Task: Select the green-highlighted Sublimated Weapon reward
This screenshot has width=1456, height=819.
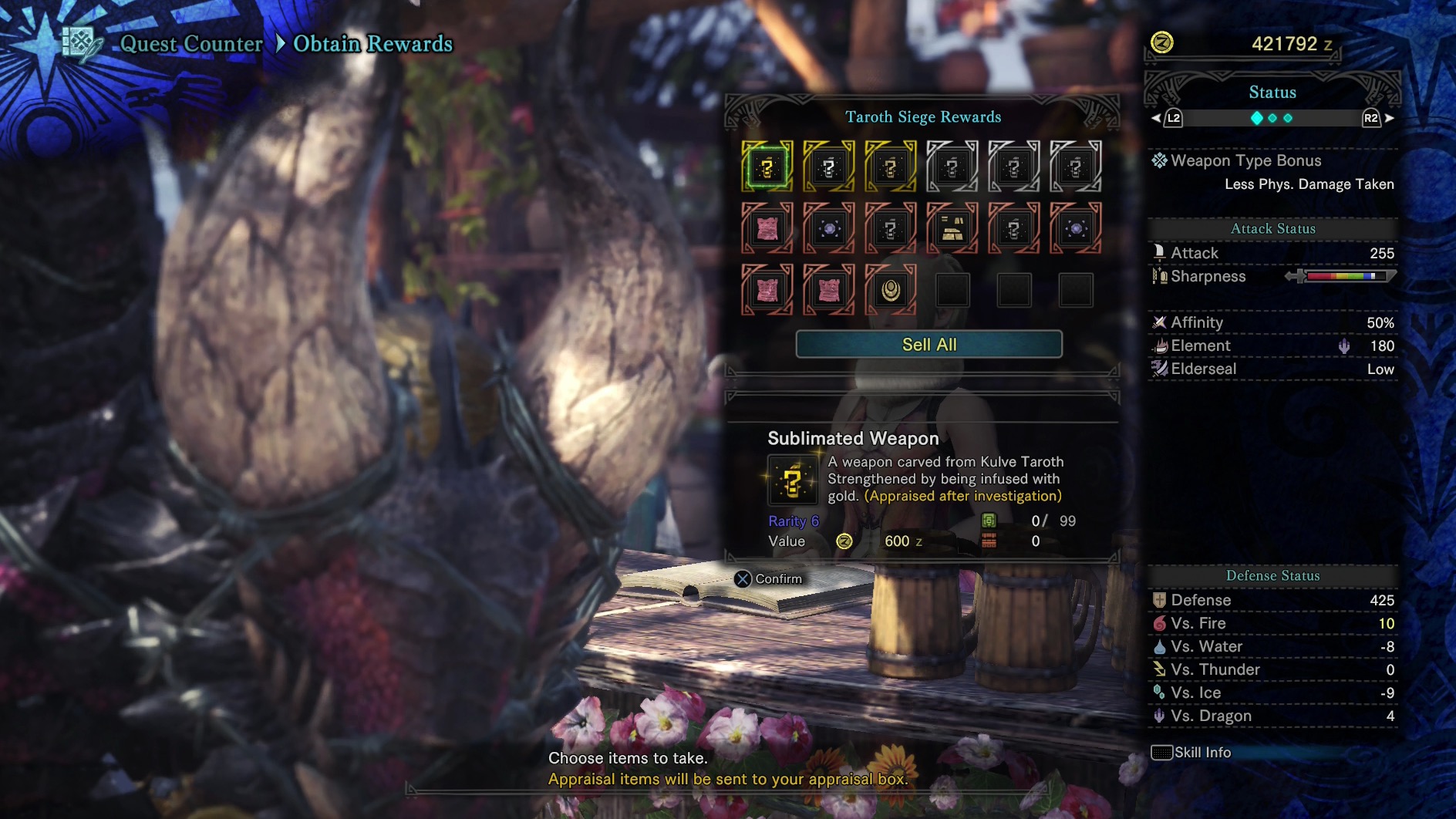Action: [x=767, y=167]
